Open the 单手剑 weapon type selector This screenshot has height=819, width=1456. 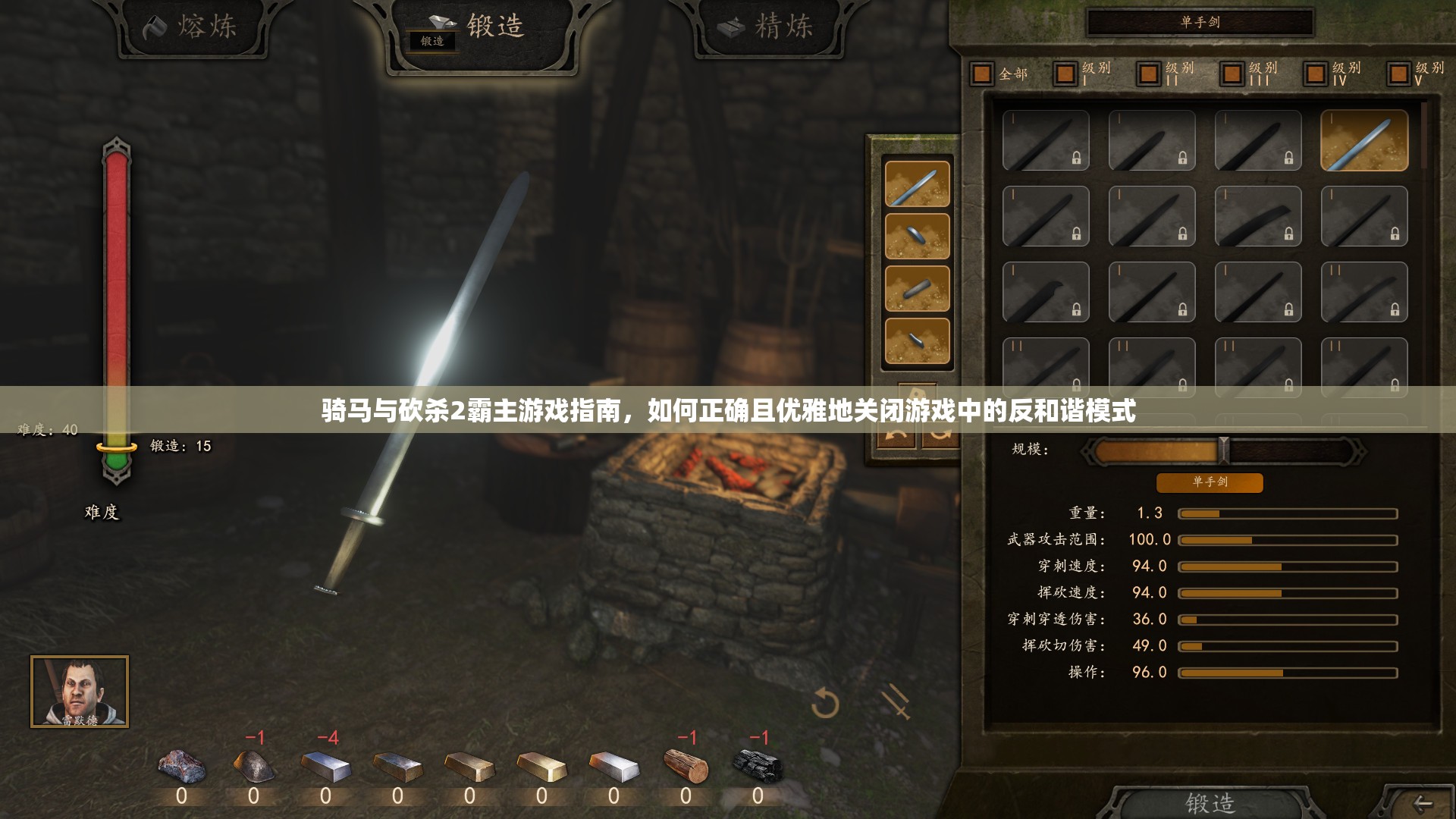[x=1200, y=23]
